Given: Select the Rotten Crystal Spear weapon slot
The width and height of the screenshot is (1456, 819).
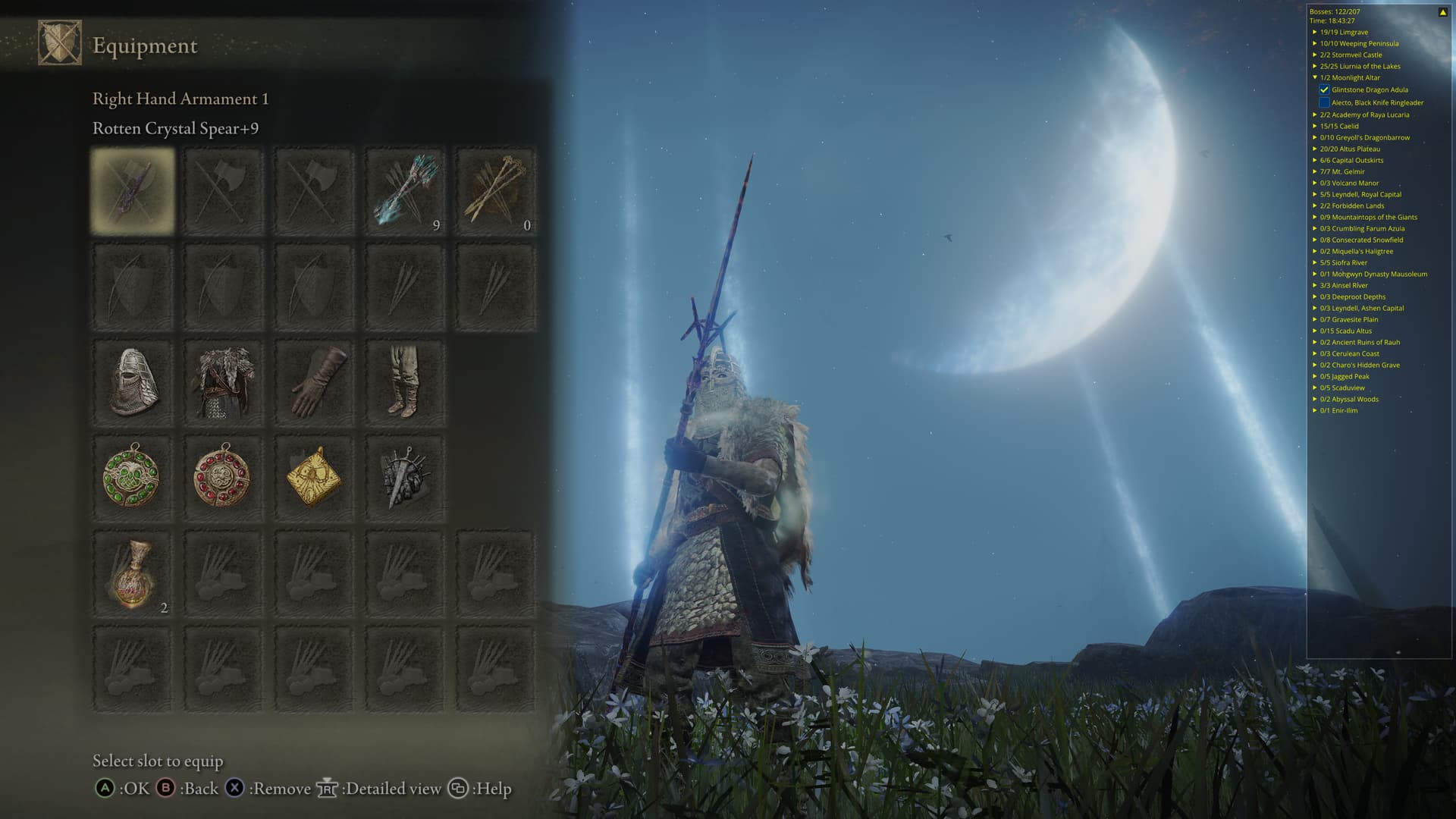Looking at the screenshot, I should (x=132, y=191).
